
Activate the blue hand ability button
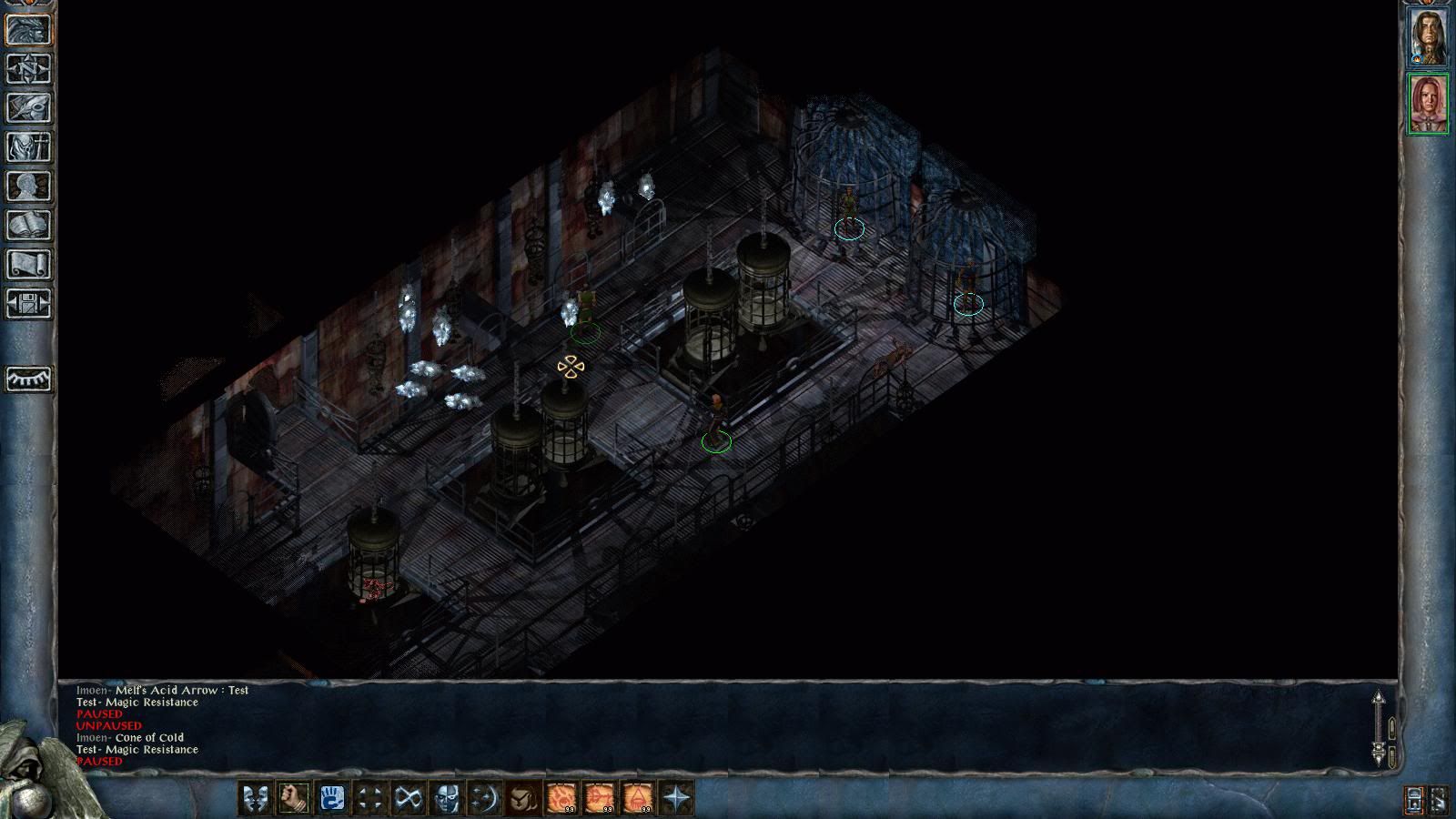331,799
